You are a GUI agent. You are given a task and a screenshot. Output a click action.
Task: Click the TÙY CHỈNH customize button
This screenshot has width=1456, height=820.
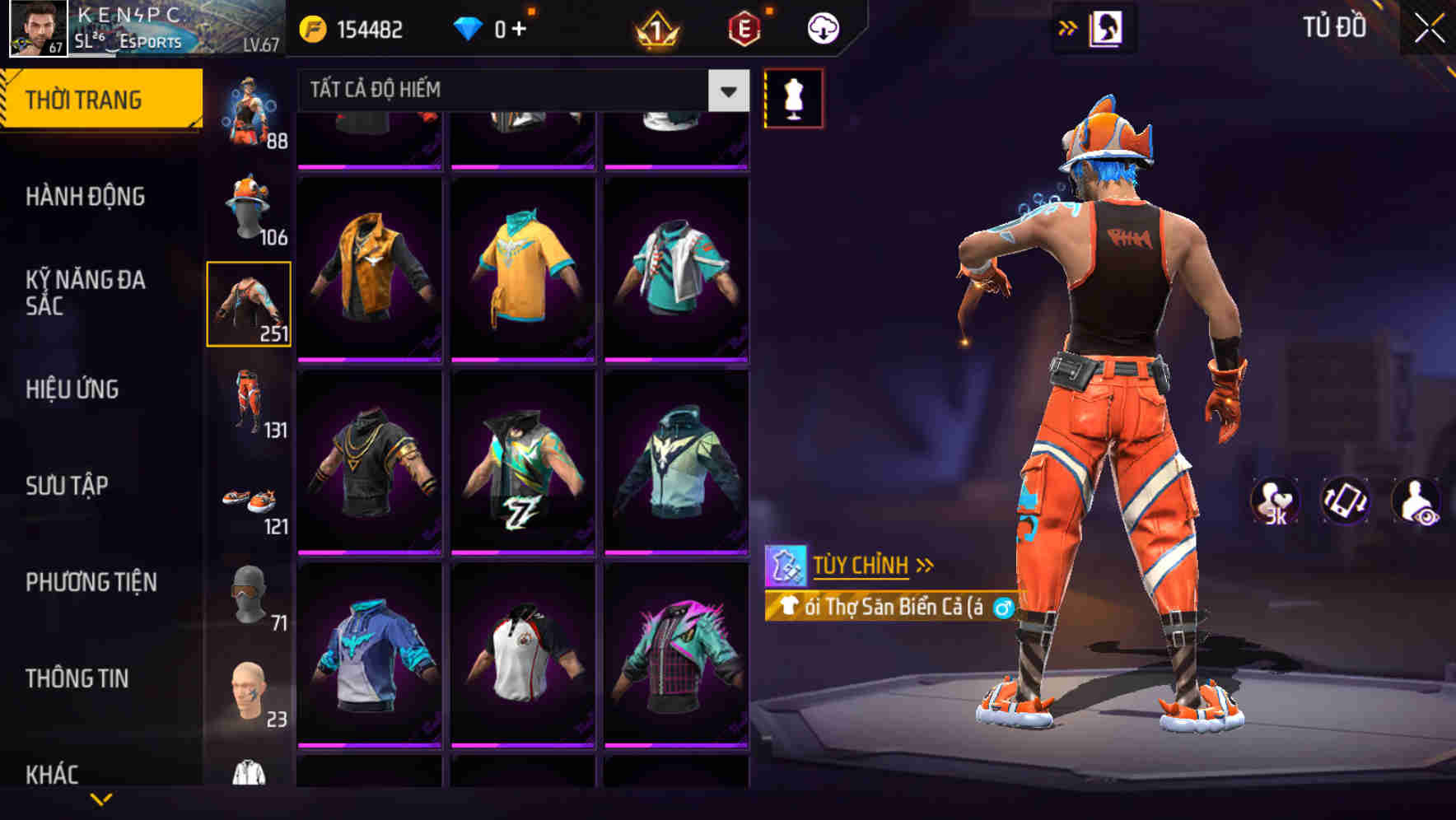860,564
